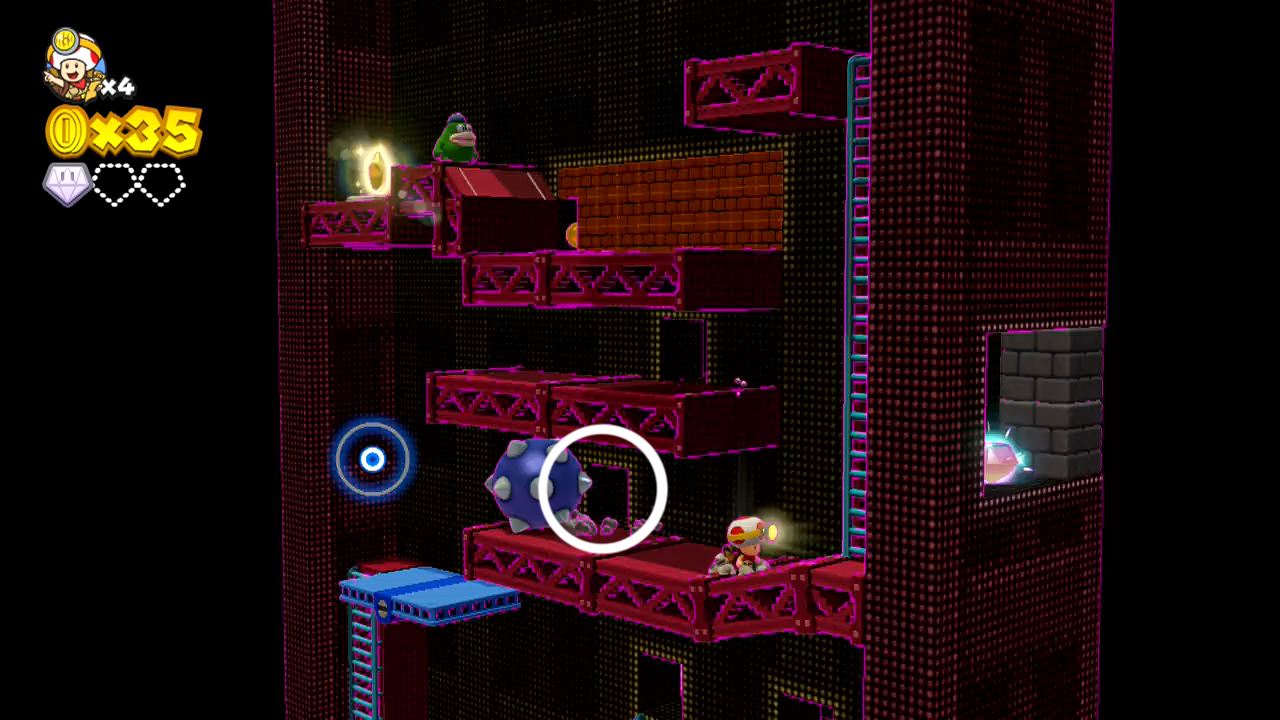Click the glowing blue touch marker ring

(x=373, y=460)
